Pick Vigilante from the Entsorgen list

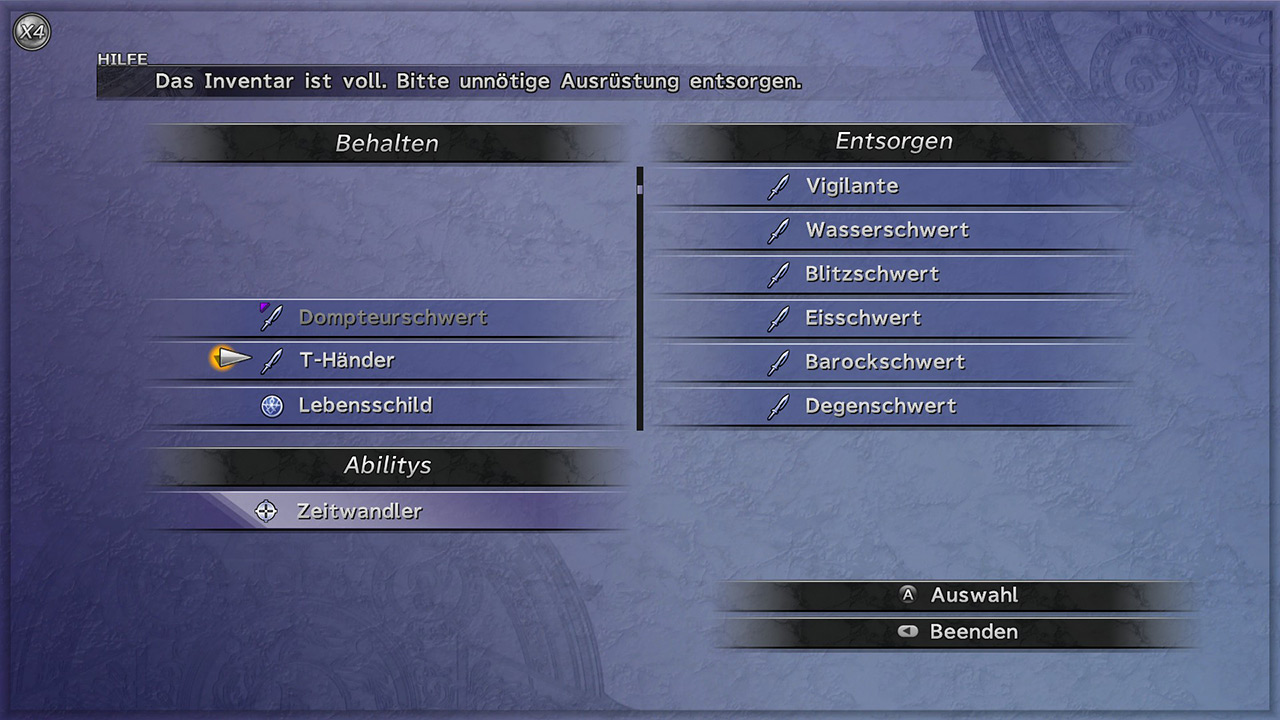click(851, 186)
